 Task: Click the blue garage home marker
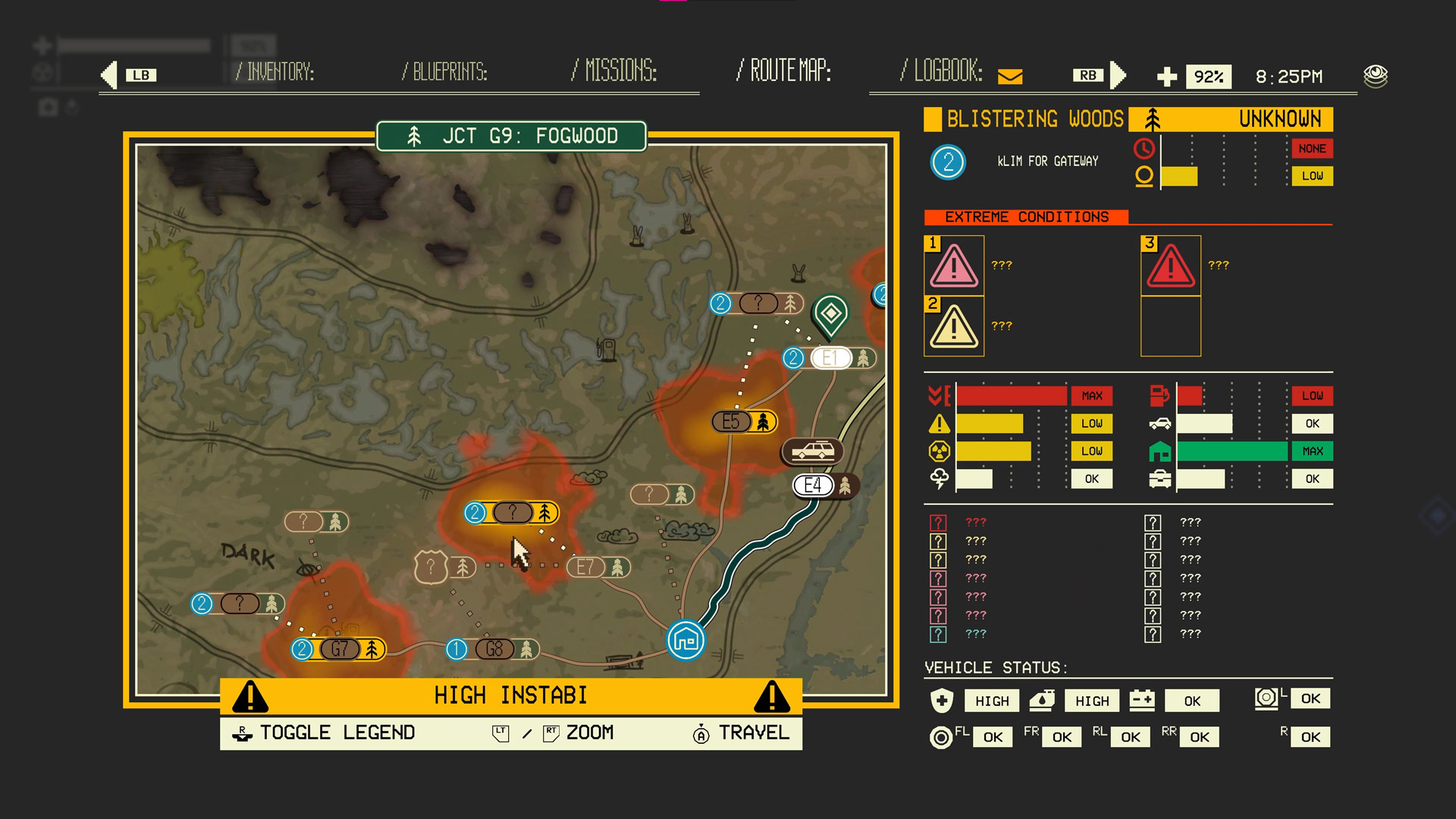(x=686, y=641)
